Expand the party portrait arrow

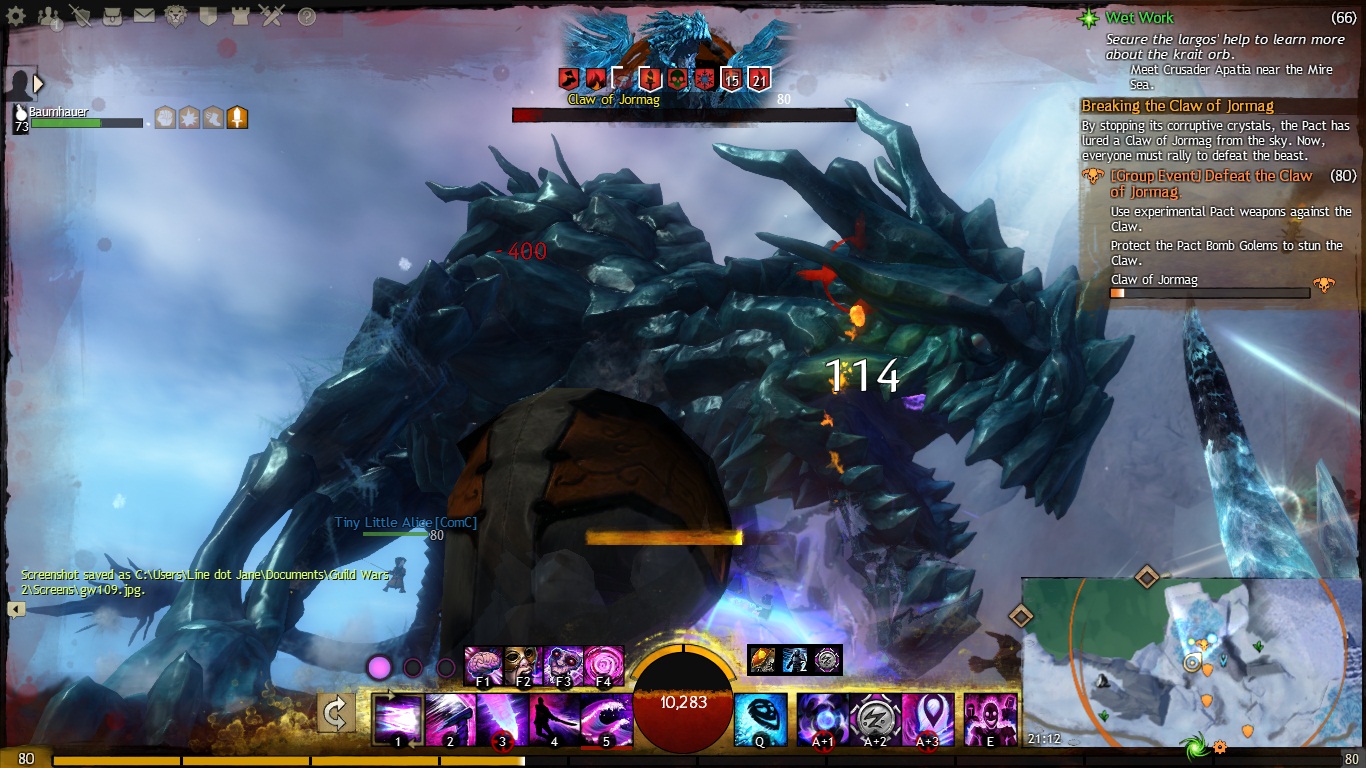(x=39, y=84)
